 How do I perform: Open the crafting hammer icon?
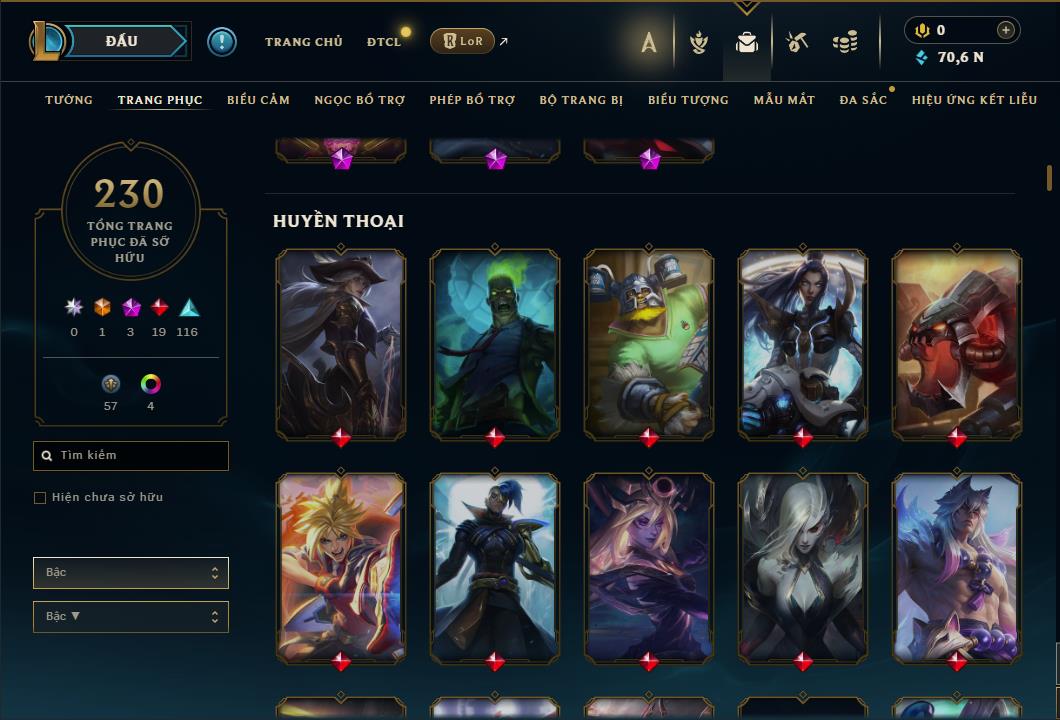click(x=796, y=42)
